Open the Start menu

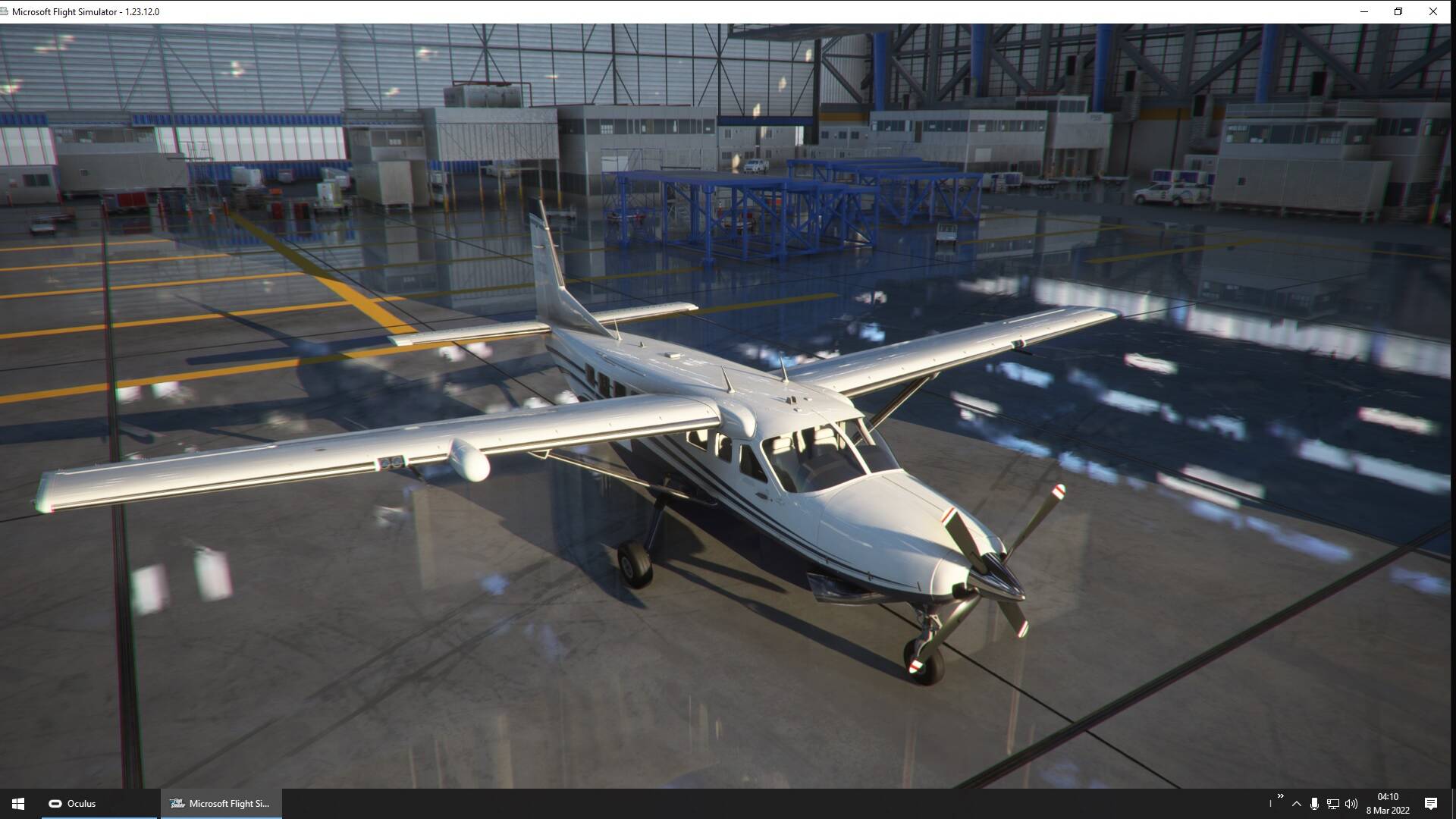17,803
